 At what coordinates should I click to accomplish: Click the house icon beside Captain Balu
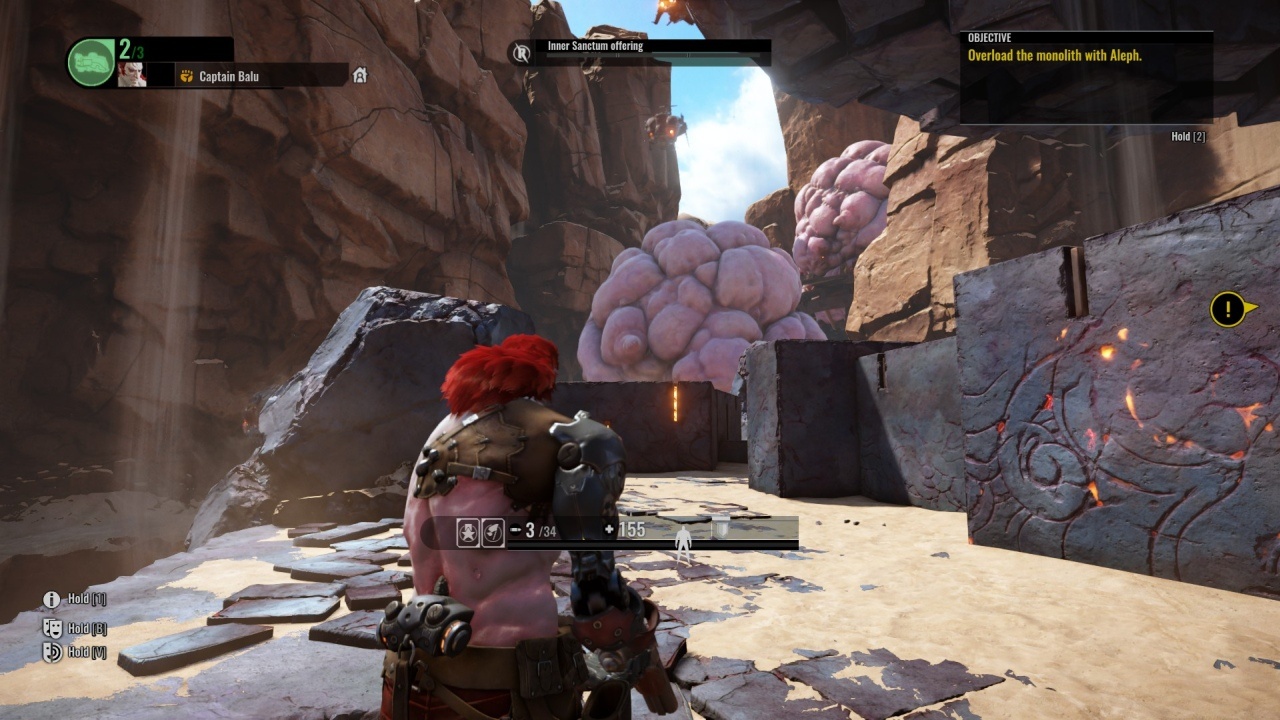point(360,75)
